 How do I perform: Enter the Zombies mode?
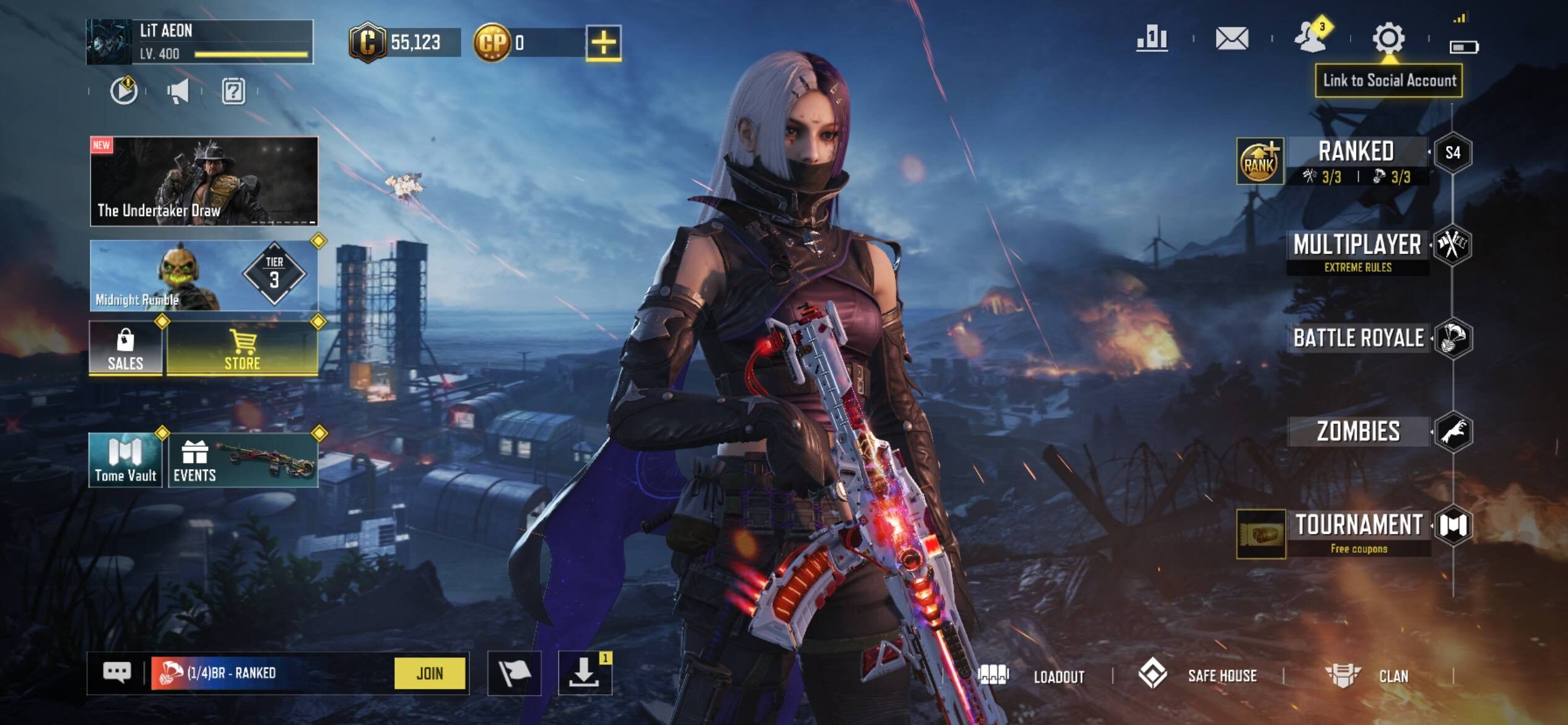pyautogui.click(x=1358, y=431)
